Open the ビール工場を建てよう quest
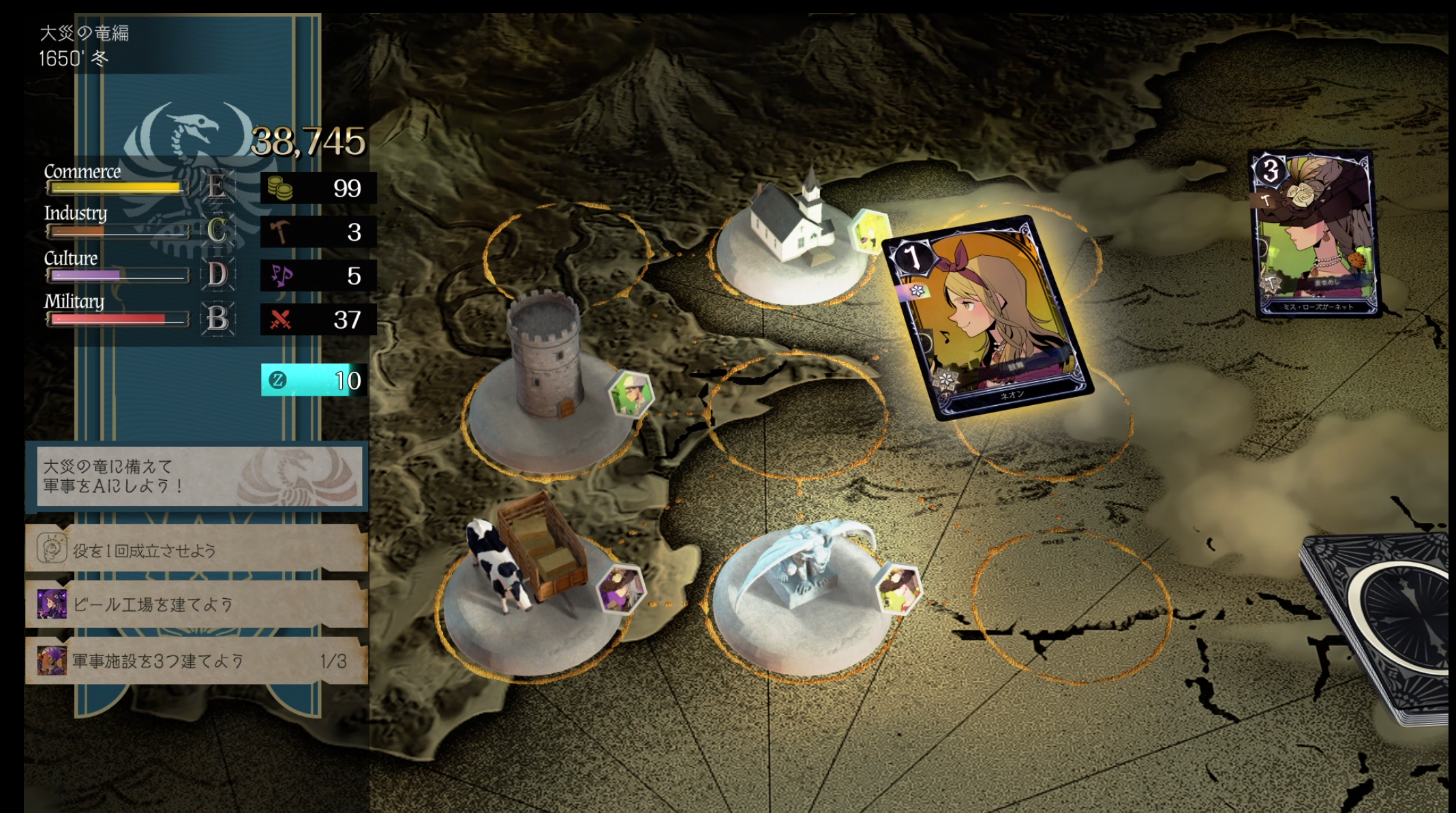Screen dimensions: 1456x813 point(196,604)
